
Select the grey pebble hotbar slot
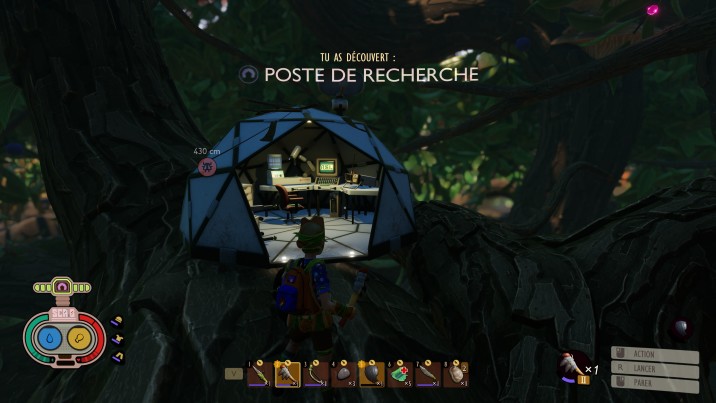(344, 374)
